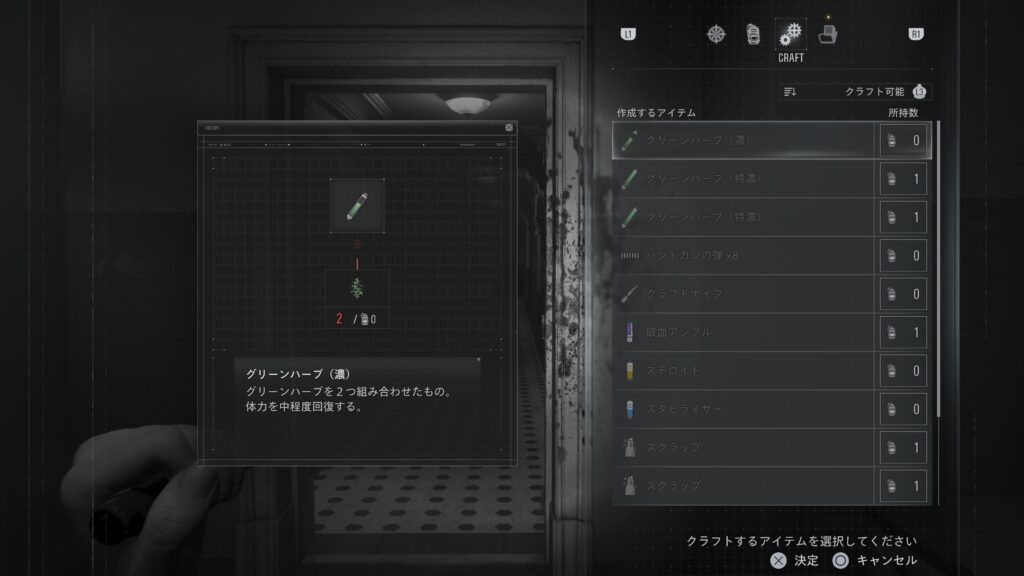Viewport: 1024px width, 576px height.
Task: Click the green herb ingredient slot
Action: pyautogui.click(x=357, y=288)
